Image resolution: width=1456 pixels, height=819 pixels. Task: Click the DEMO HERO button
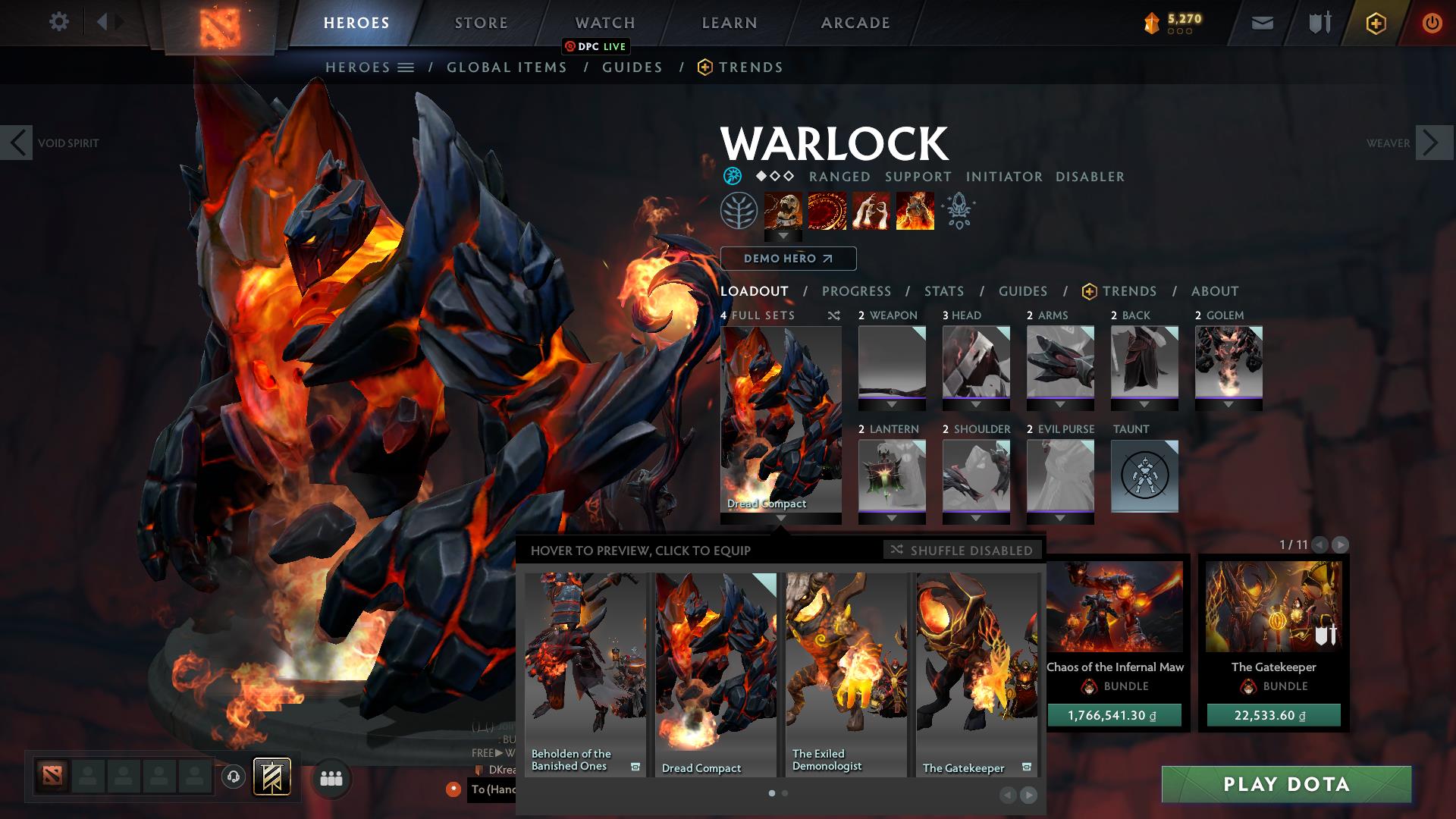pos(788,259)
